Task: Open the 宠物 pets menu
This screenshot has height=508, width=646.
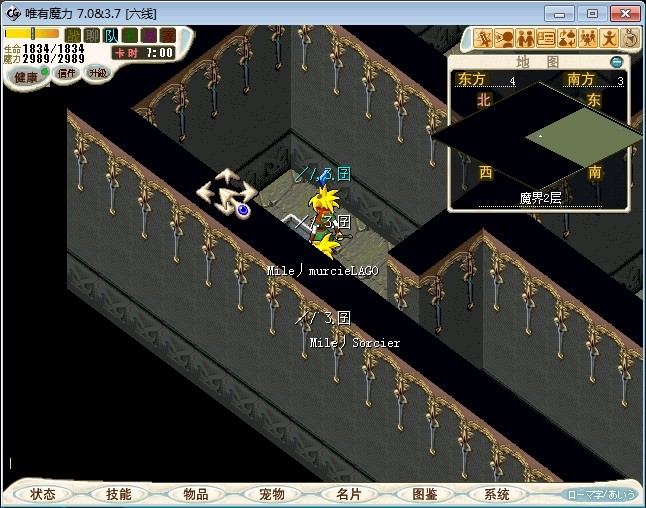Action: click(x=271, y=494)
